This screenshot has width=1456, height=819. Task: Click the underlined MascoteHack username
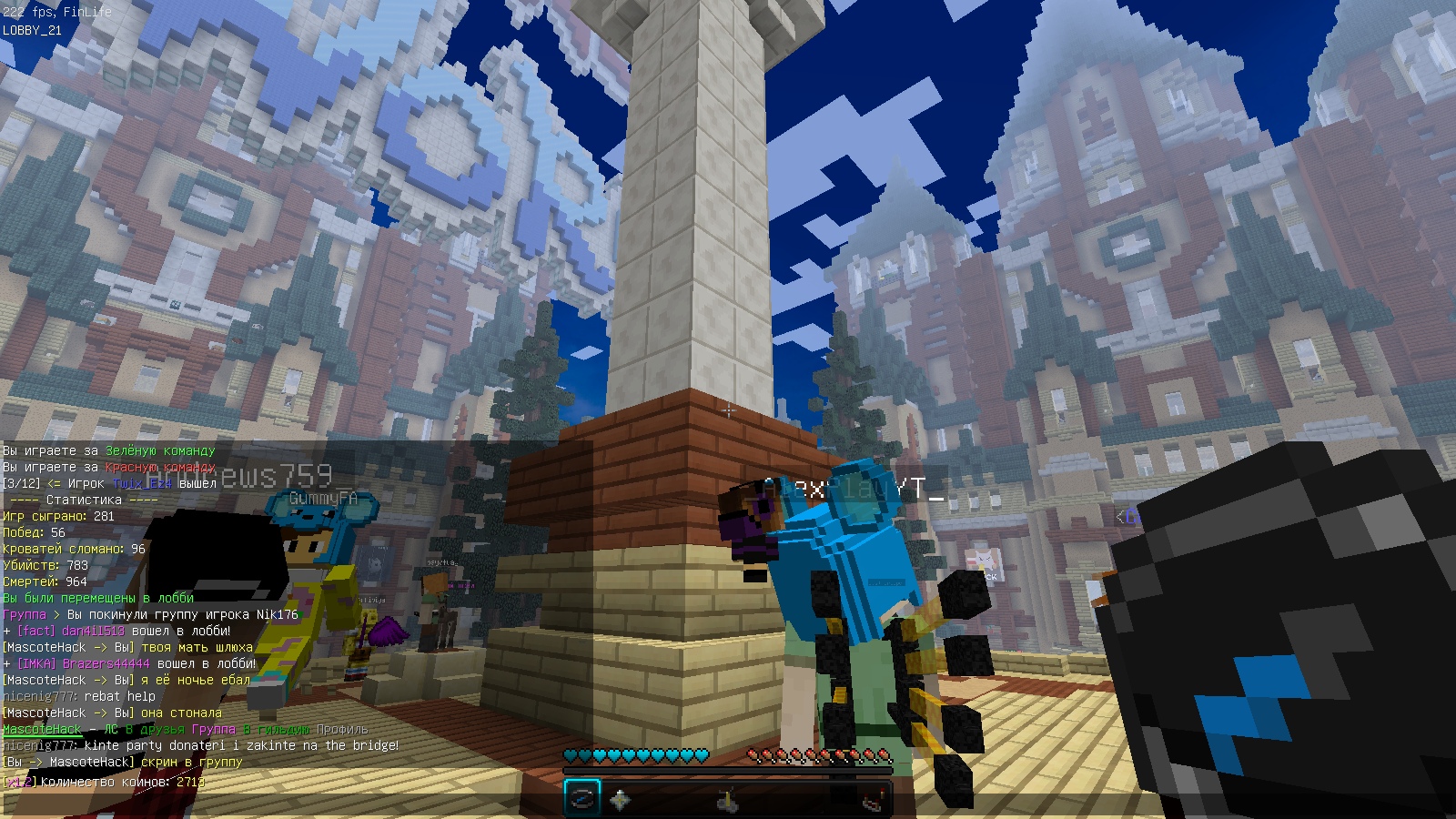tap(43, 729)
